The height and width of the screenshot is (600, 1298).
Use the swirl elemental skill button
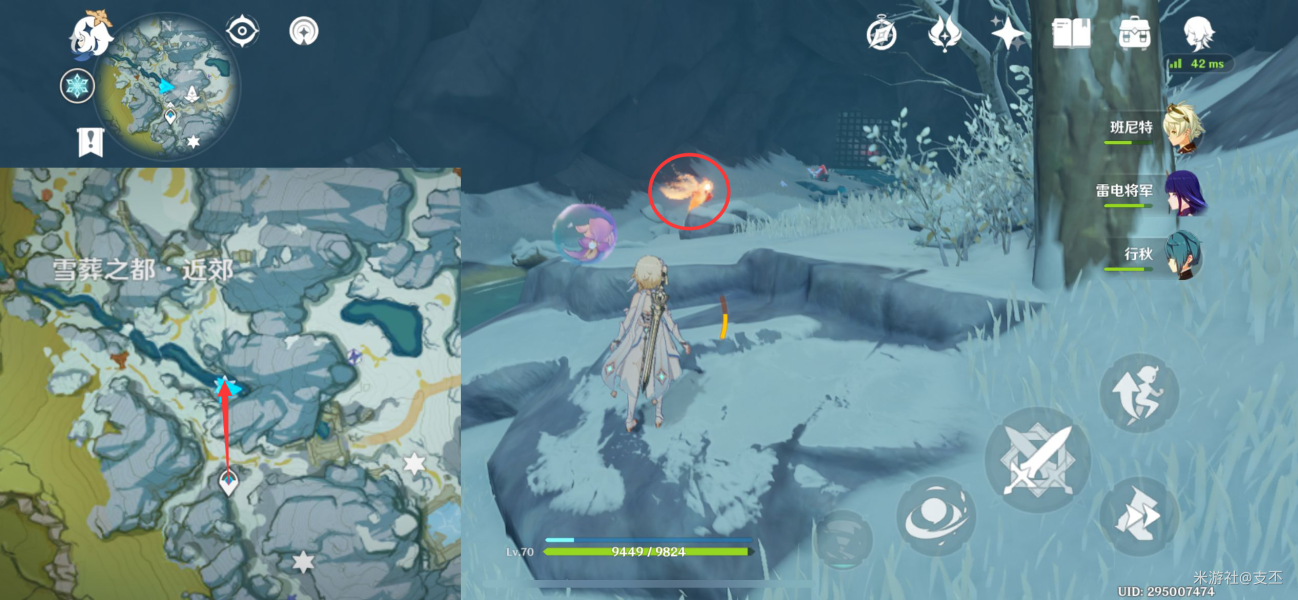(x=936, y=516)
